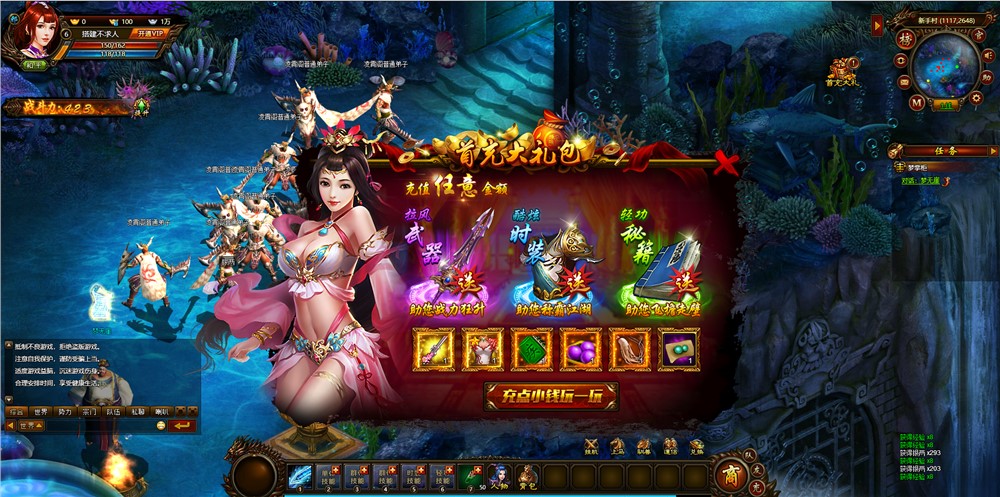This screenshot has width=1000, height=497.
Task: Switch to the 私聊 private chat tab
Action: (137, 411)
